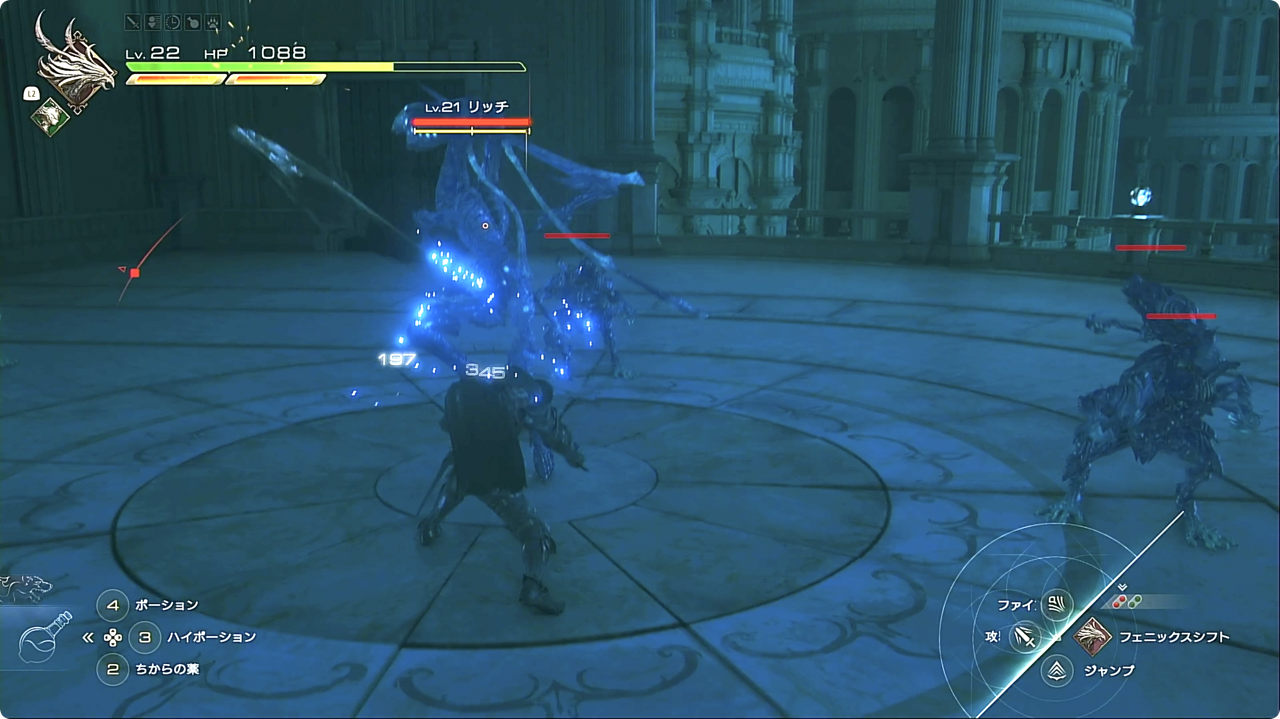Click the clock status icon
Image resolution: width=1280 pixels, height=719 pixels.
tap(171, 21)
